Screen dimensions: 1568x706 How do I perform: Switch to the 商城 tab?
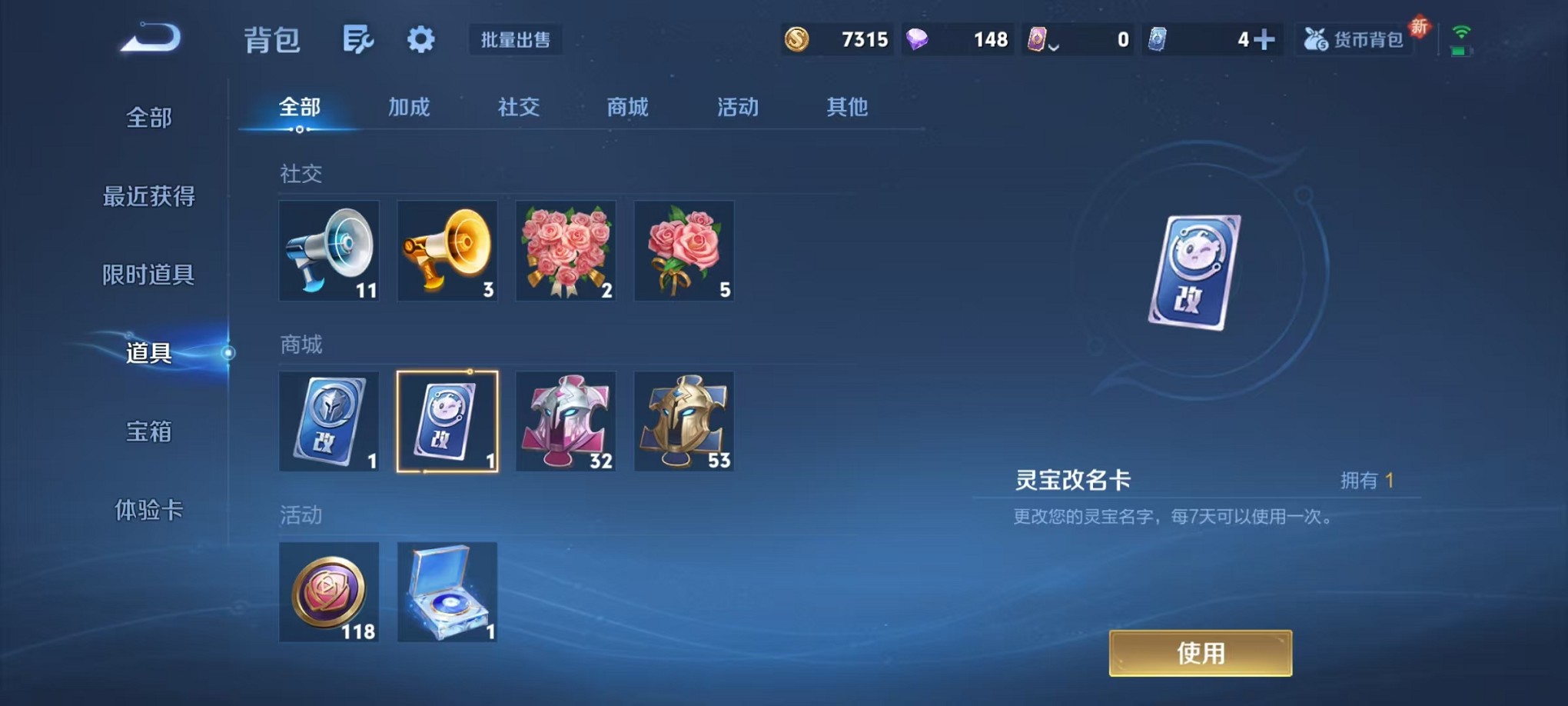point(626,108)
